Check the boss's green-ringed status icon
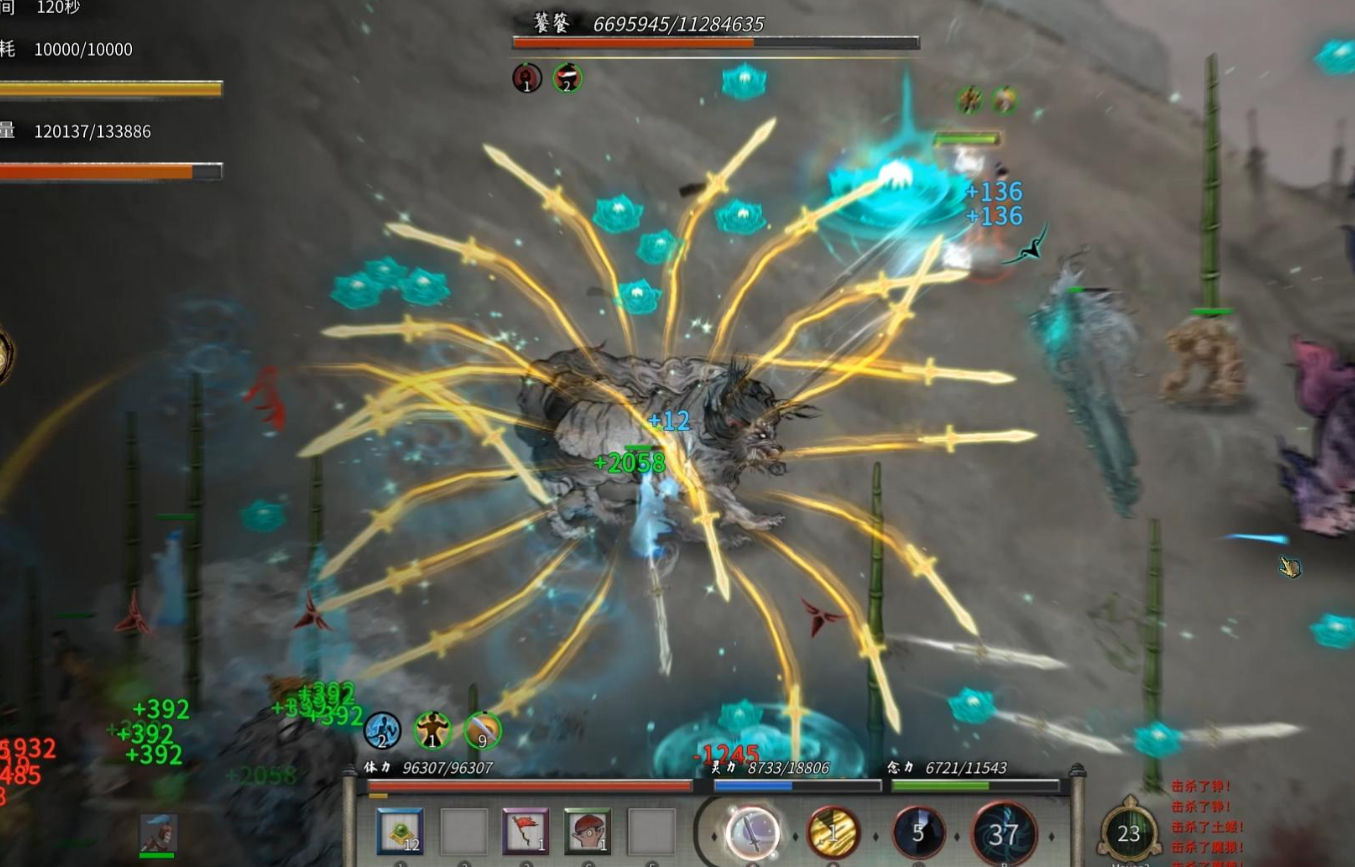This screenshot has width=1355, height=867. pyautogui.click(x=567, y=78)
